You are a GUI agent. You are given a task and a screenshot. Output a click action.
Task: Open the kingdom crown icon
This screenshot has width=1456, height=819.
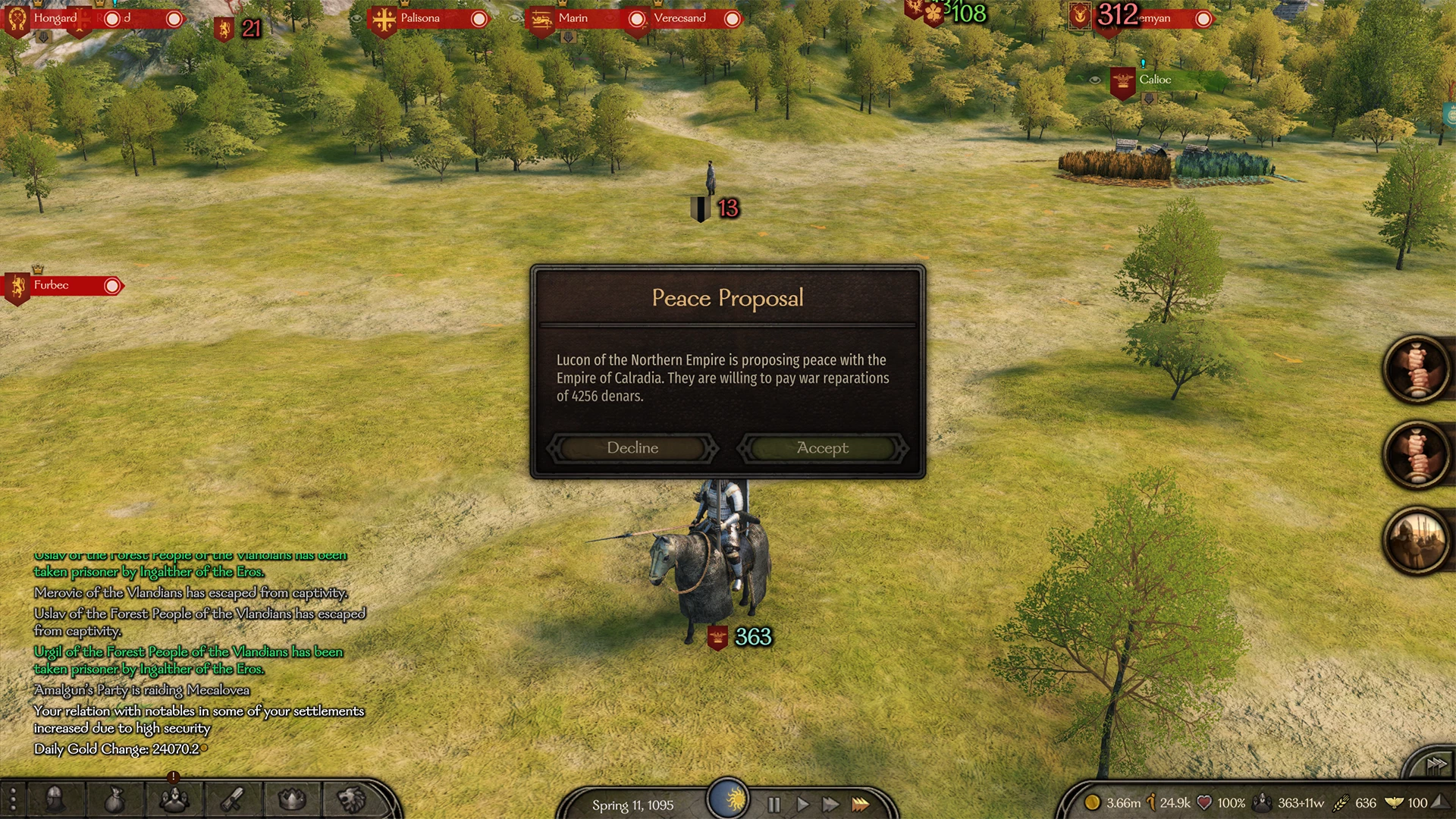tap(292, 799)
